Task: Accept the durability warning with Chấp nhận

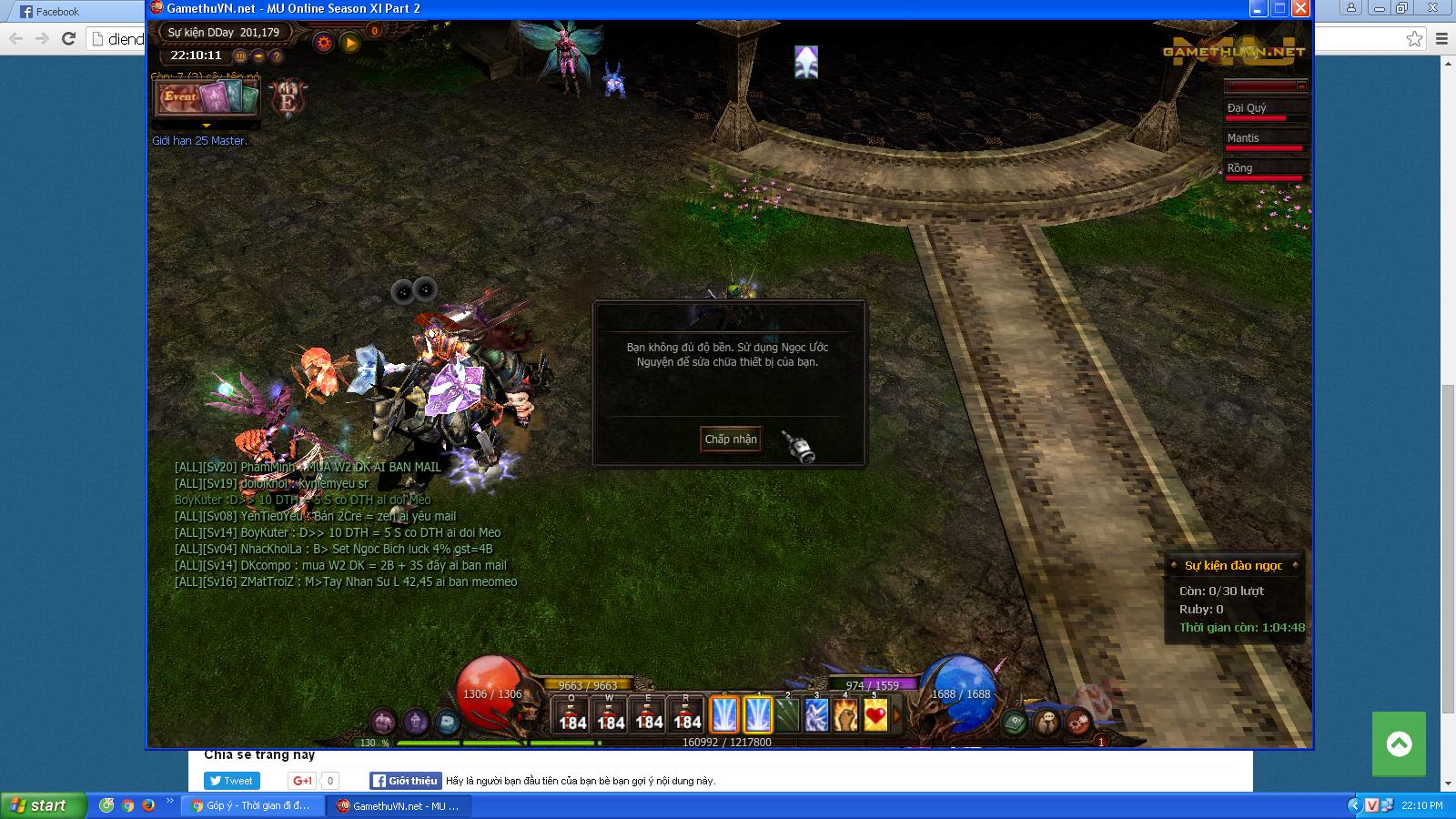Action: tap(731, 439)
